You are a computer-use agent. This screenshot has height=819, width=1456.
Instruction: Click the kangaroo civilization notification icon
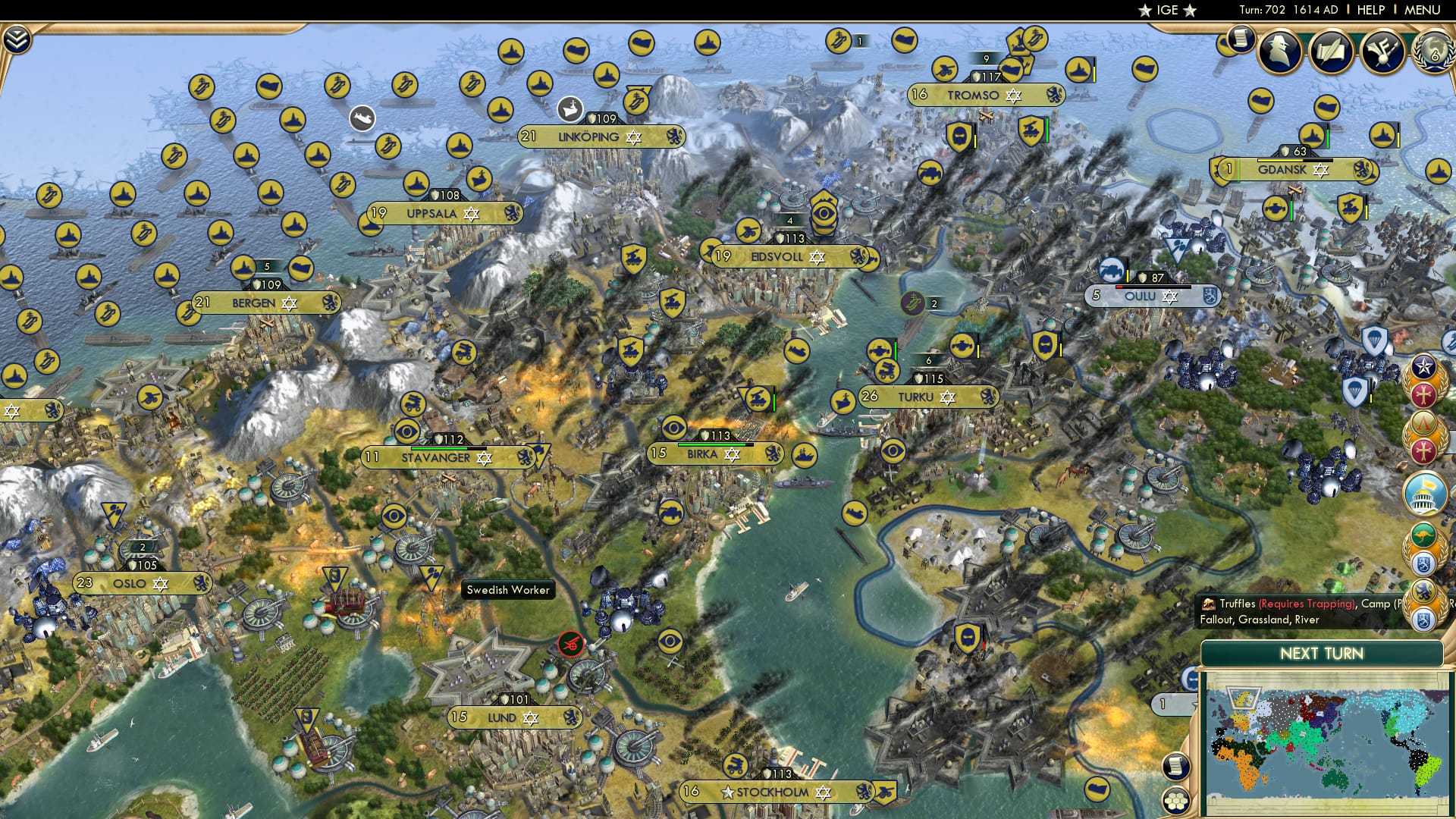pyautogui.click(x=1423, y=535)
